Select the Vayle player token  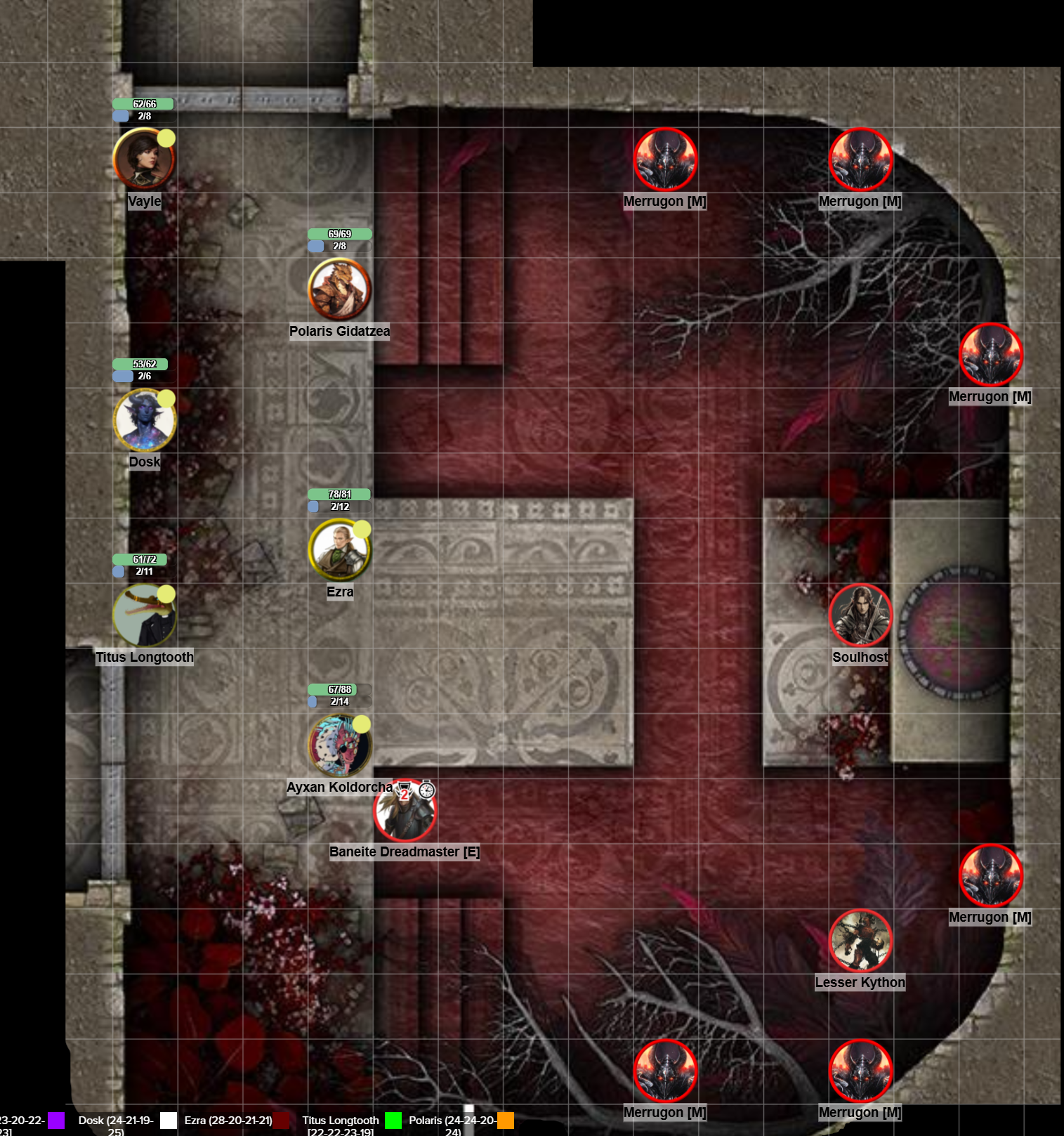(145, 158)
